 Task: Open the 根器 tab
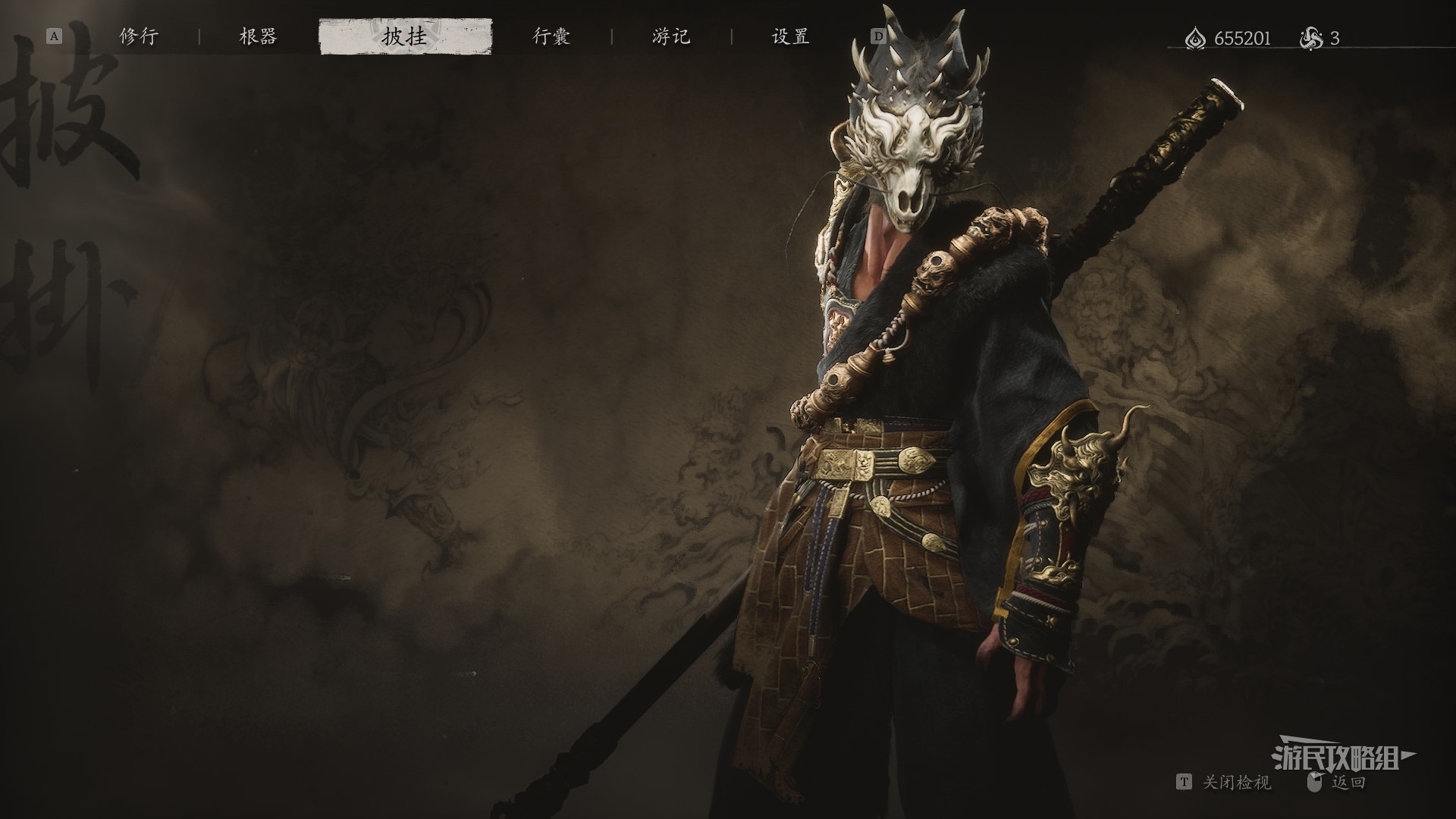click(258, 36)
